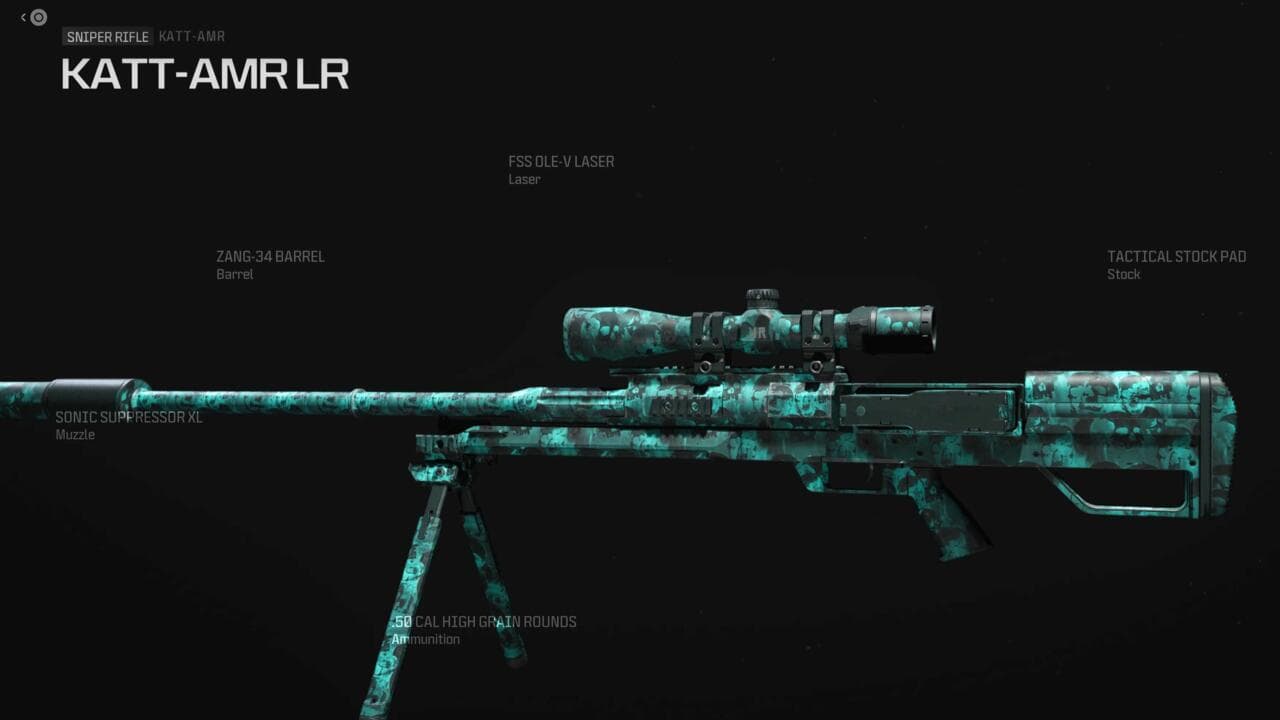Click the Stock slot subtitle text
The image size is (1280, 720).
click(x=1123, y=274)
